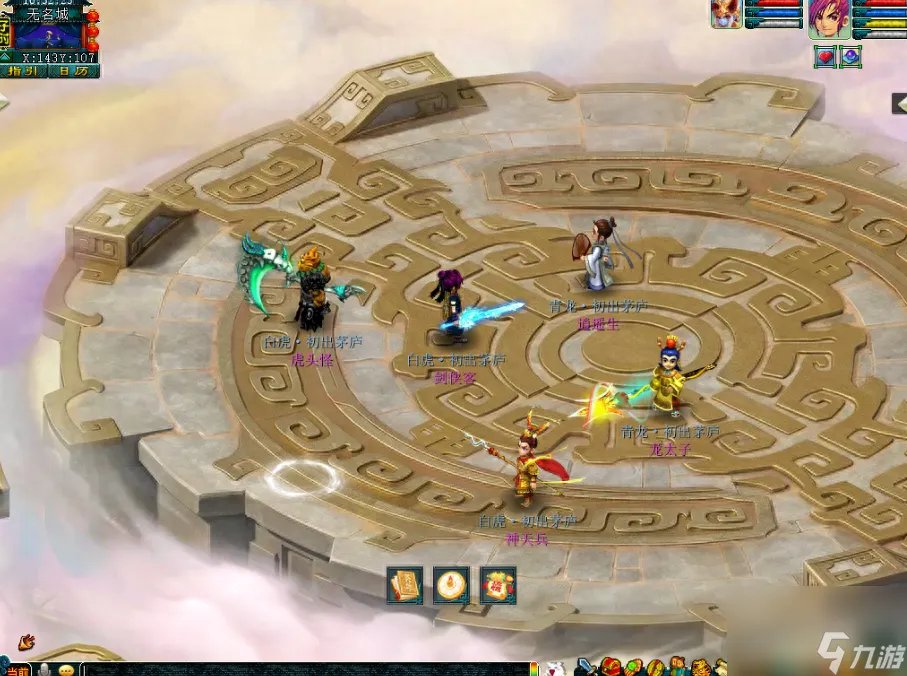The width and height of the screenshot is (907, 676).
Task: Open the red lucky envelope icon
Action: [x=498, y=585]
